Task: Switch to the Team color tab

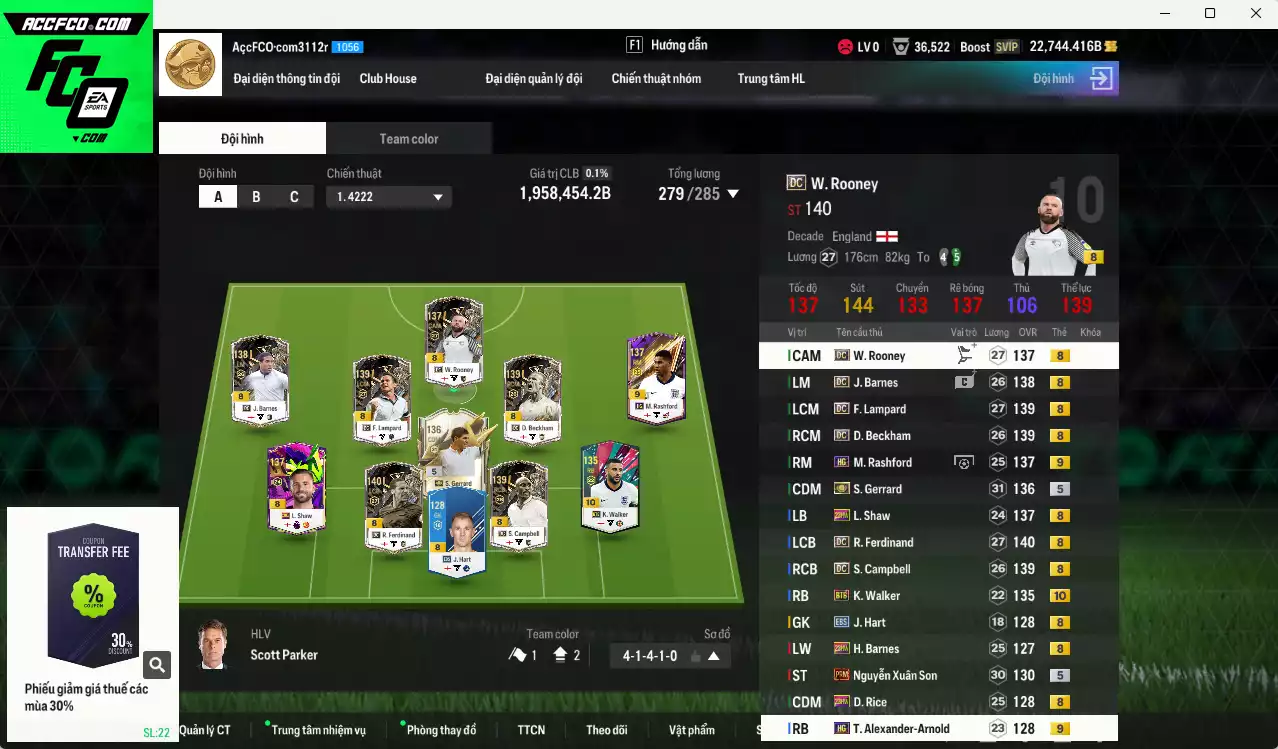Action: coord(408,139)
